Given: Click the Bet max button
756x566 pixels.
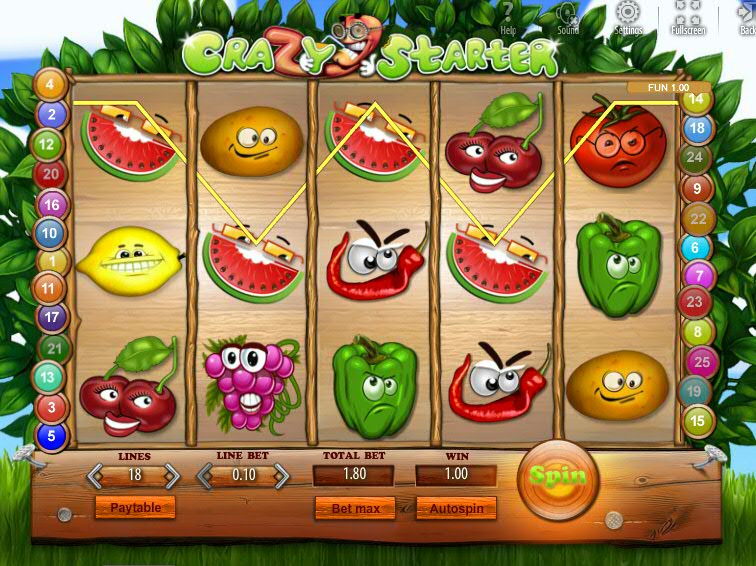Looking at the screenshot, I should (355, 509).
